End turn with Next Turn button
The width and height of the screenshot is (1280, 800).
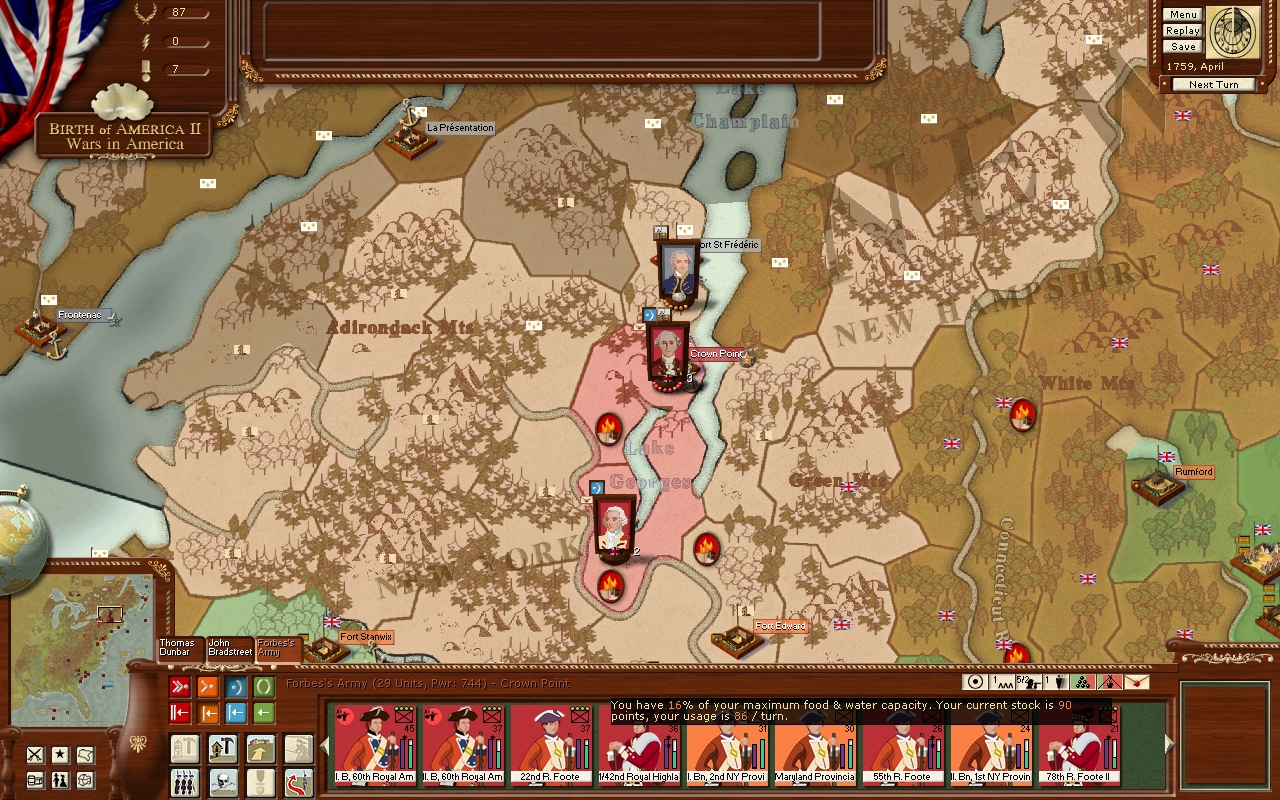[x=1213, y=85]
